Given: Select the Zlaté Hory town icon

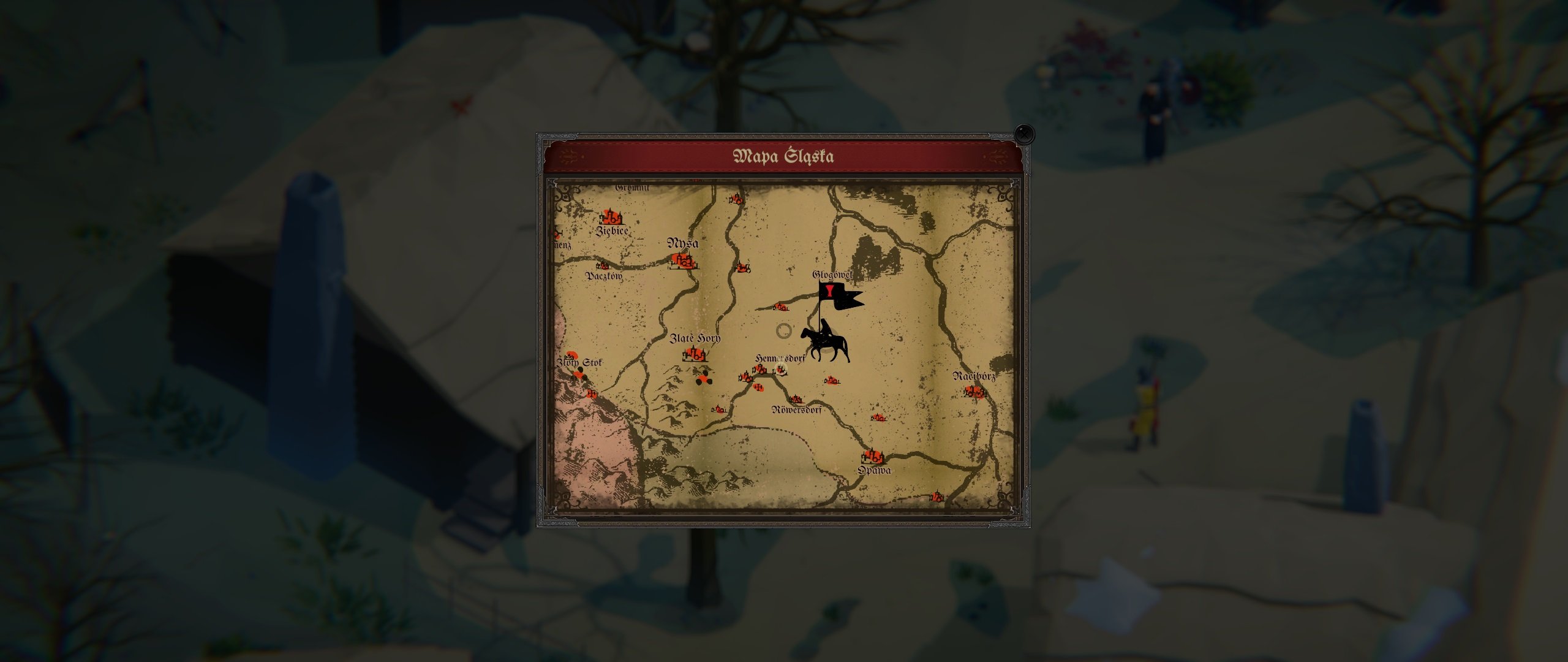Looking at the screenshot, I should (x=695, y=354).
